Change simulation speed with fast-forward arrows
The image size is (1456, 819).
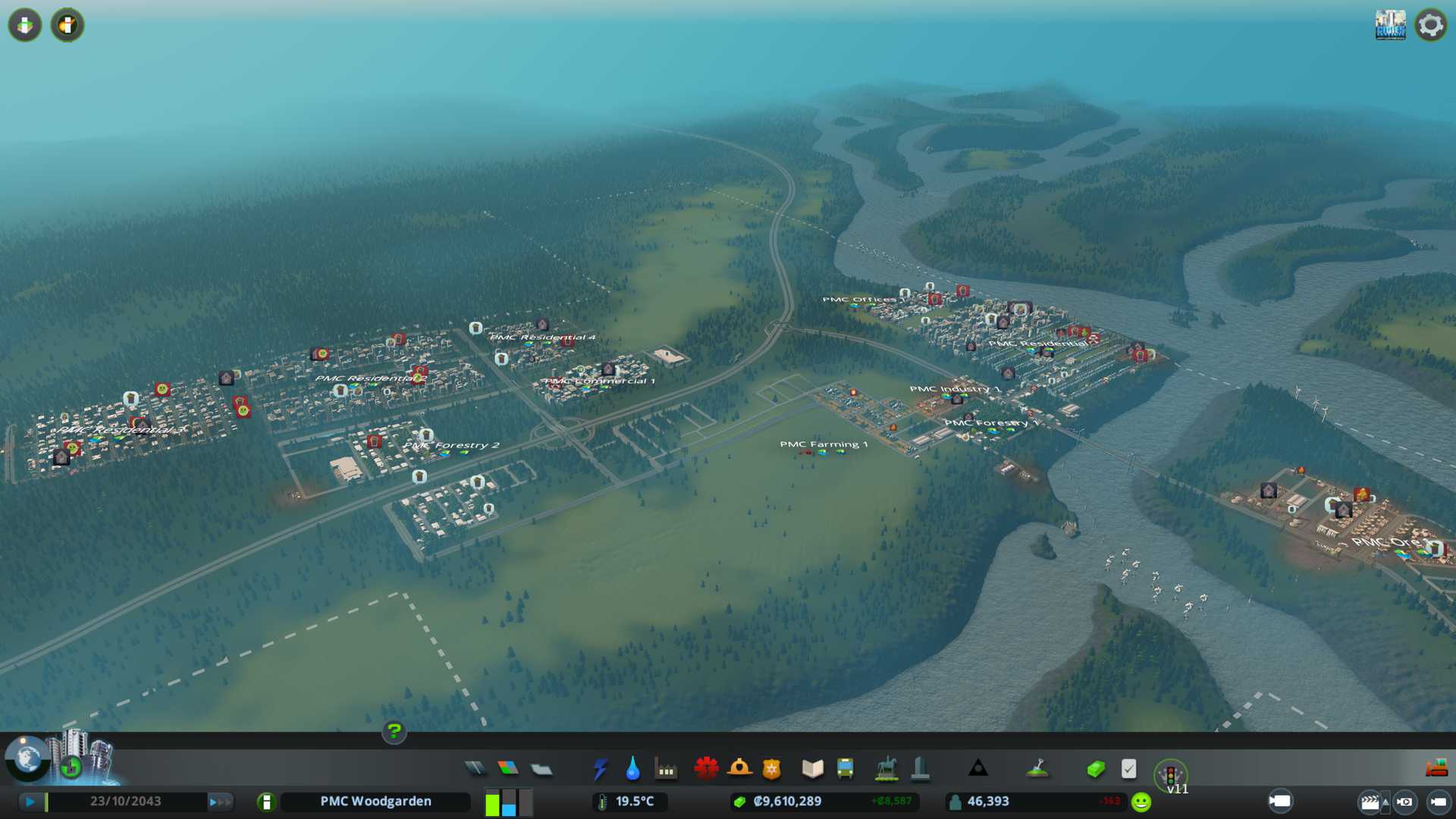pos(221,802)
